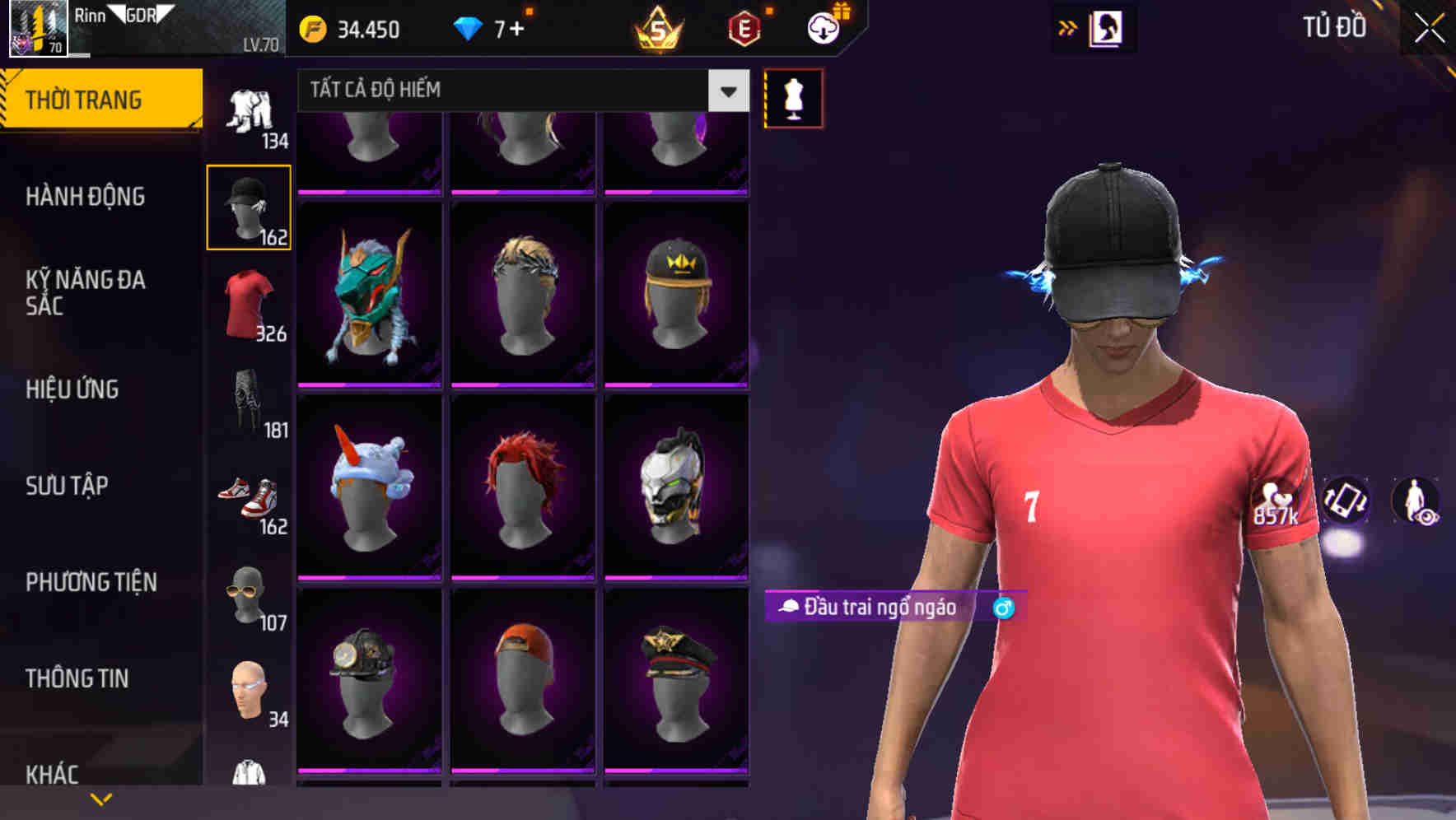Screen dimensions: 1456x820
Task: Select the green dragon mask thumbnail
Action: (x=369, y=294)
